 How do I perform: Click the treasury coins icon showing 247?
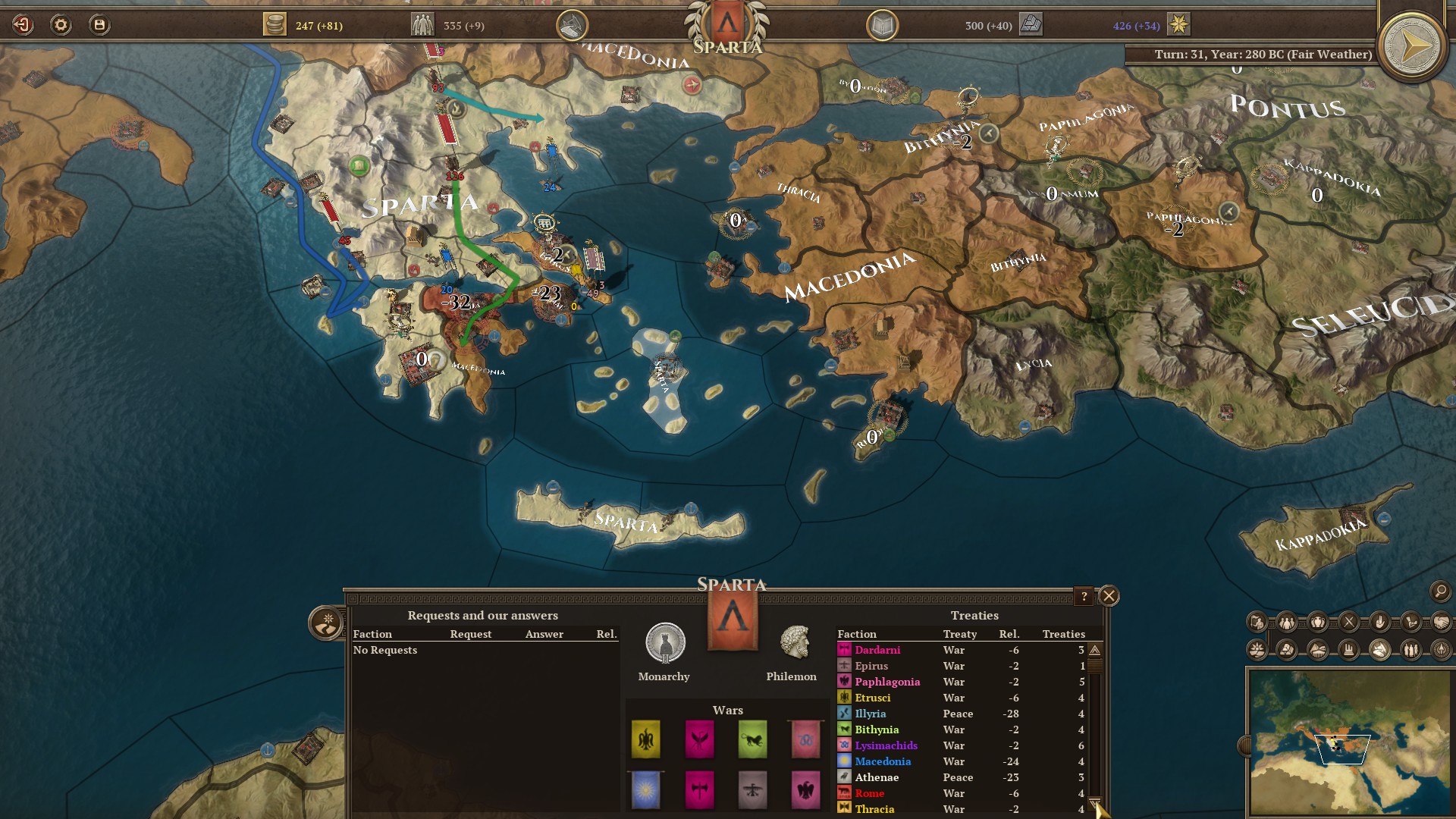pos(275,24)
